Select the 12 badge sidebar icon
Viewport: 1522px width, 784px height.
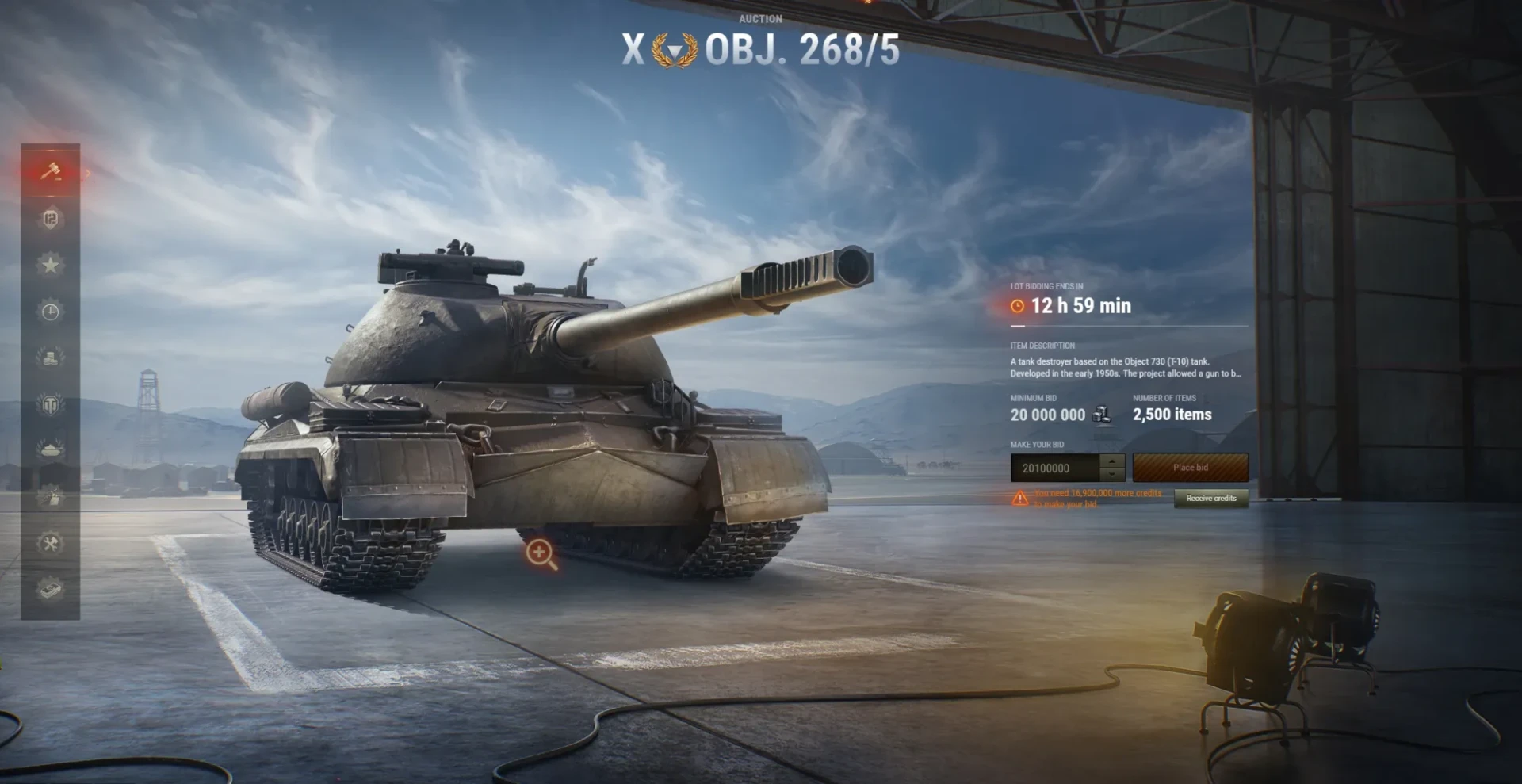50,219
